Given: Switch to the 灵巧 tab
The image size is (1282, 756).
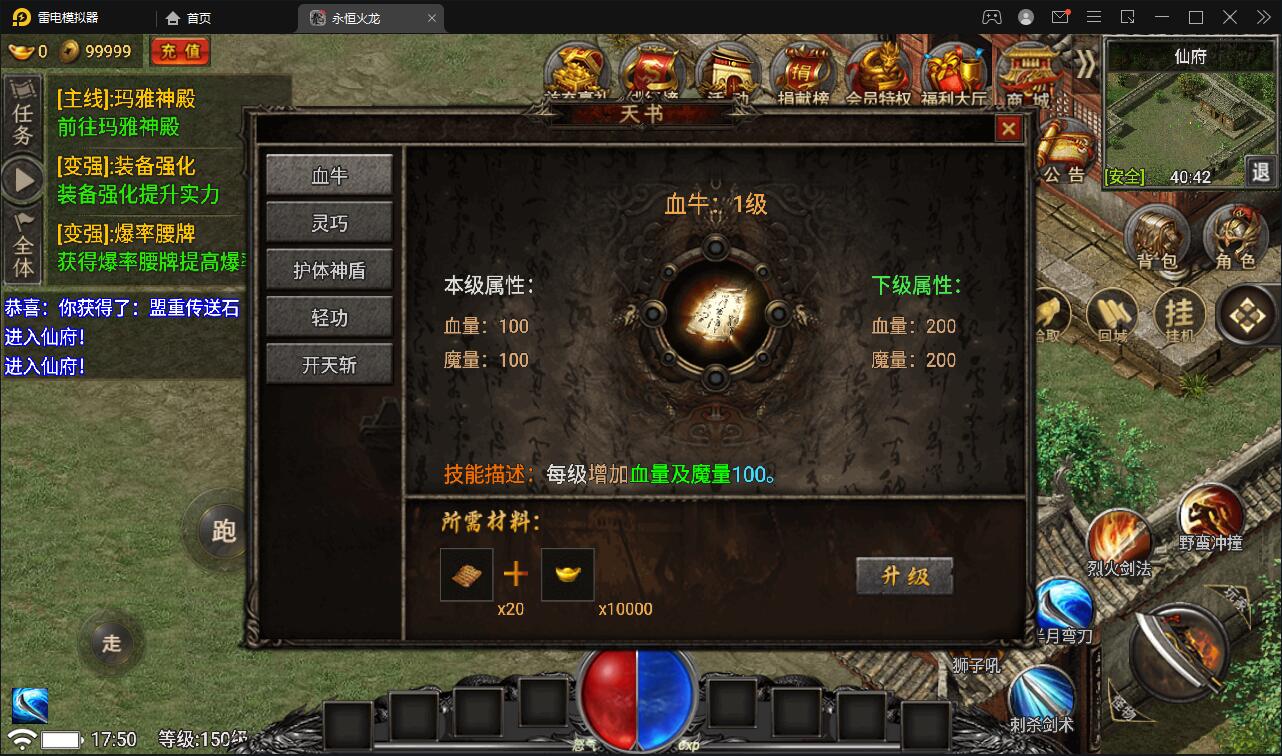Looking at the screenshot, I should point(329,224).
